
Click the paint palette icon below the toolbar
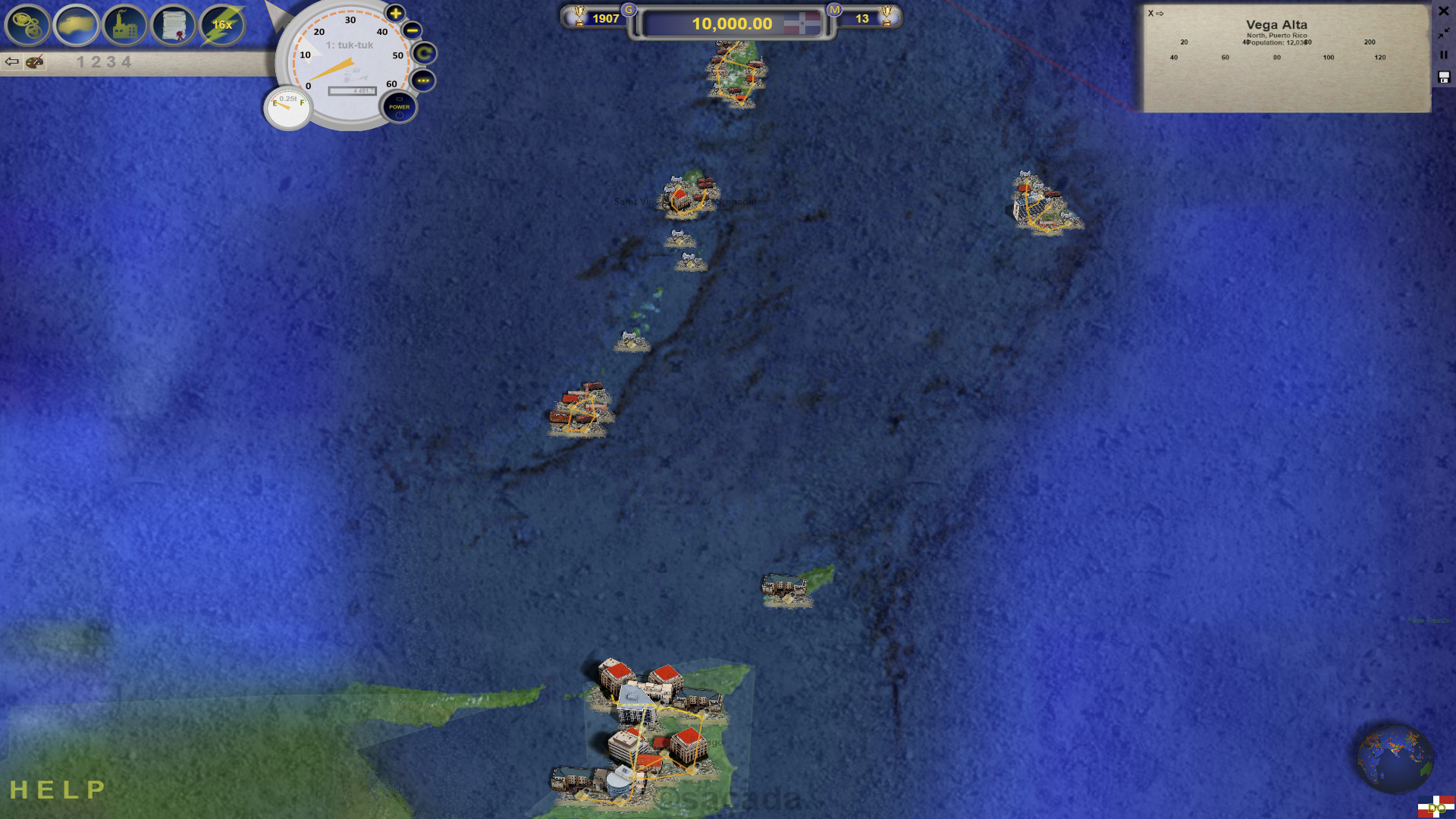pos(34,63)
